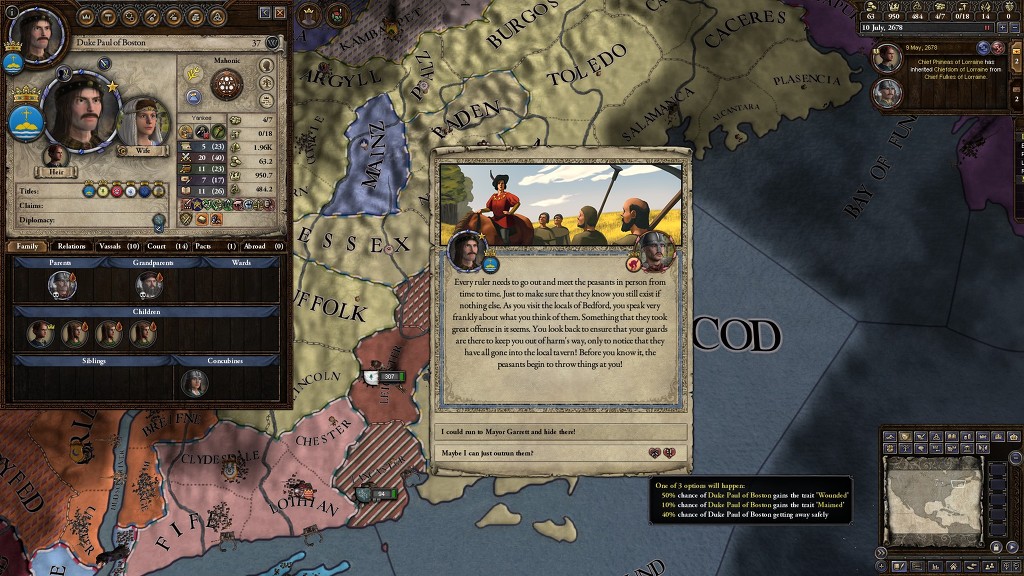
Task: Select the Family tab
Action: (x=27, y=246)
